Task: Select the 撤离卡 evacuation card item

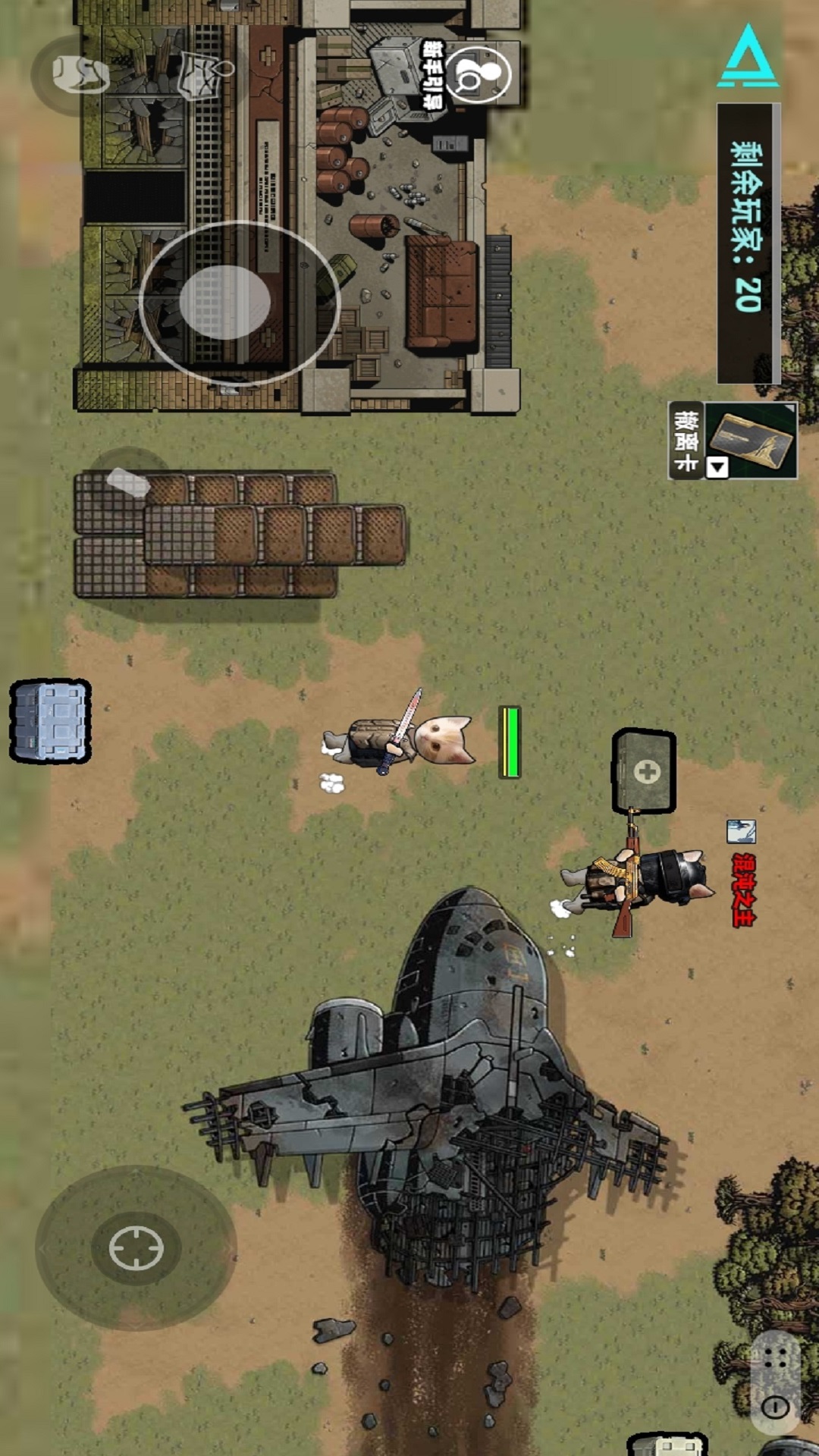Action: tap(733, 441)
